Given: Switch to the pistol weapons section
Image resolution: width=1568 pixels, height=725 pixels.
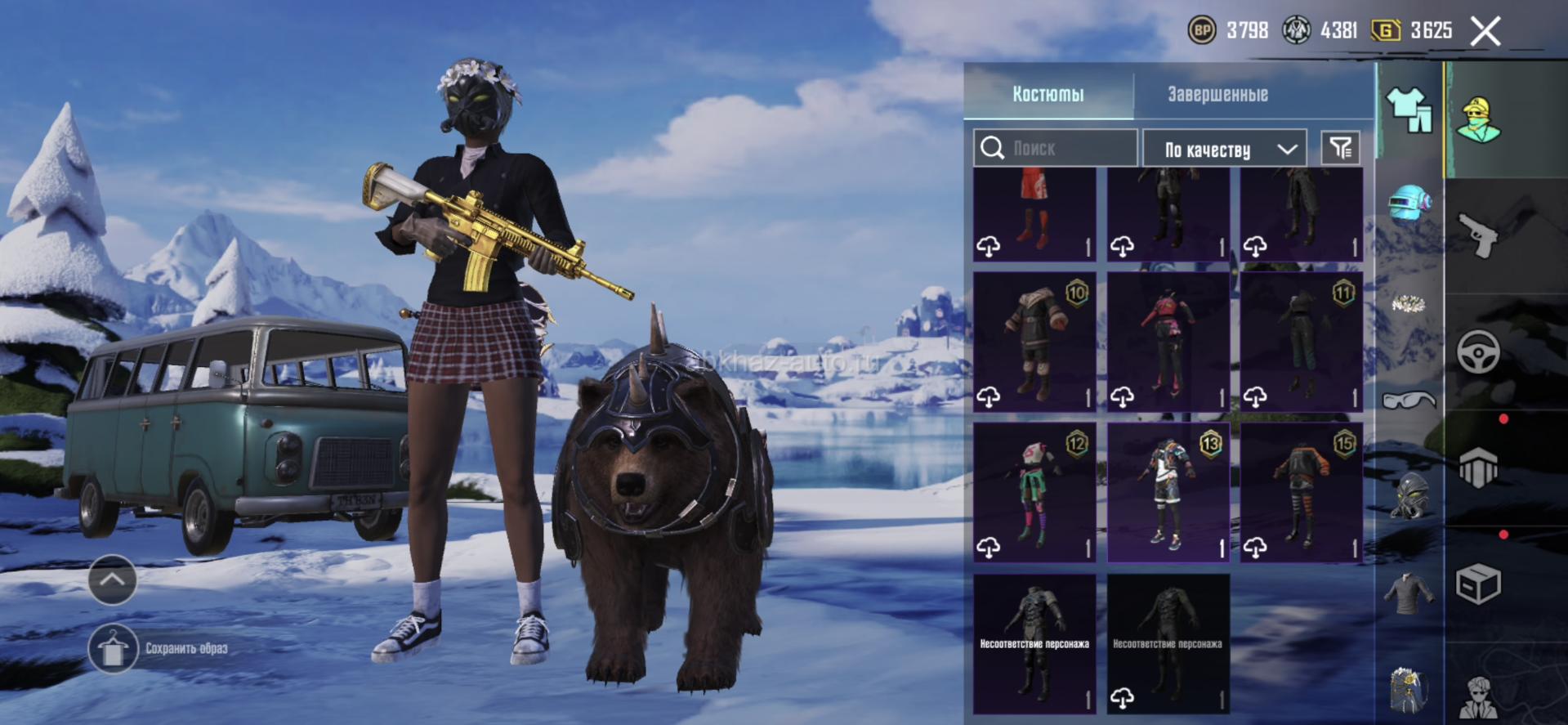Looking at the screenshot, I should click(x=1478, y=235).
